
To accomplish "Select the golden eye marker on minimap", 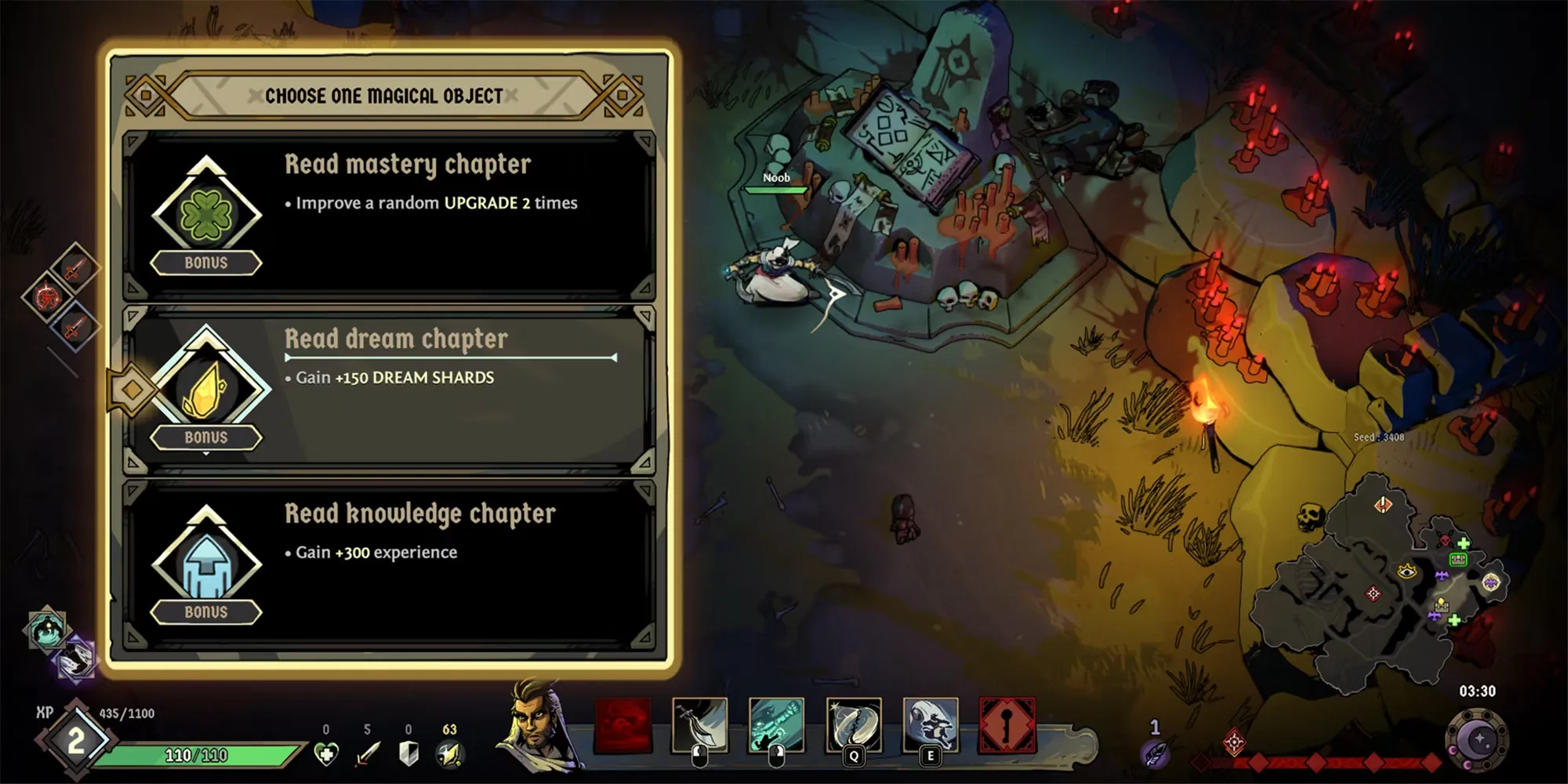I will 1407,572.
